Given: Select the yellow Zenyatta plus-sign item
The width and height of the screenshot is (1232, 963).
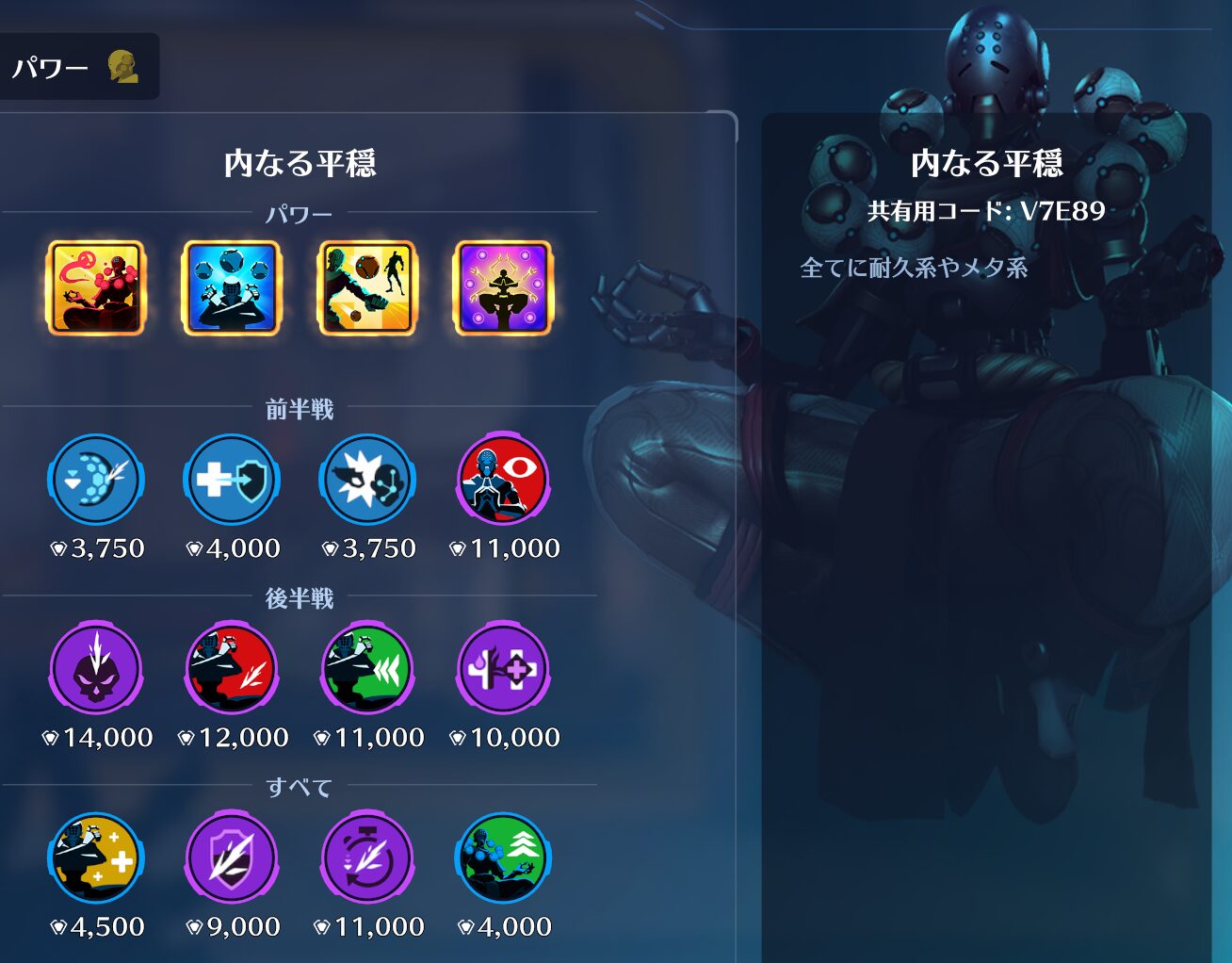Looking at the screenshot, I should [x=96, y=858].
